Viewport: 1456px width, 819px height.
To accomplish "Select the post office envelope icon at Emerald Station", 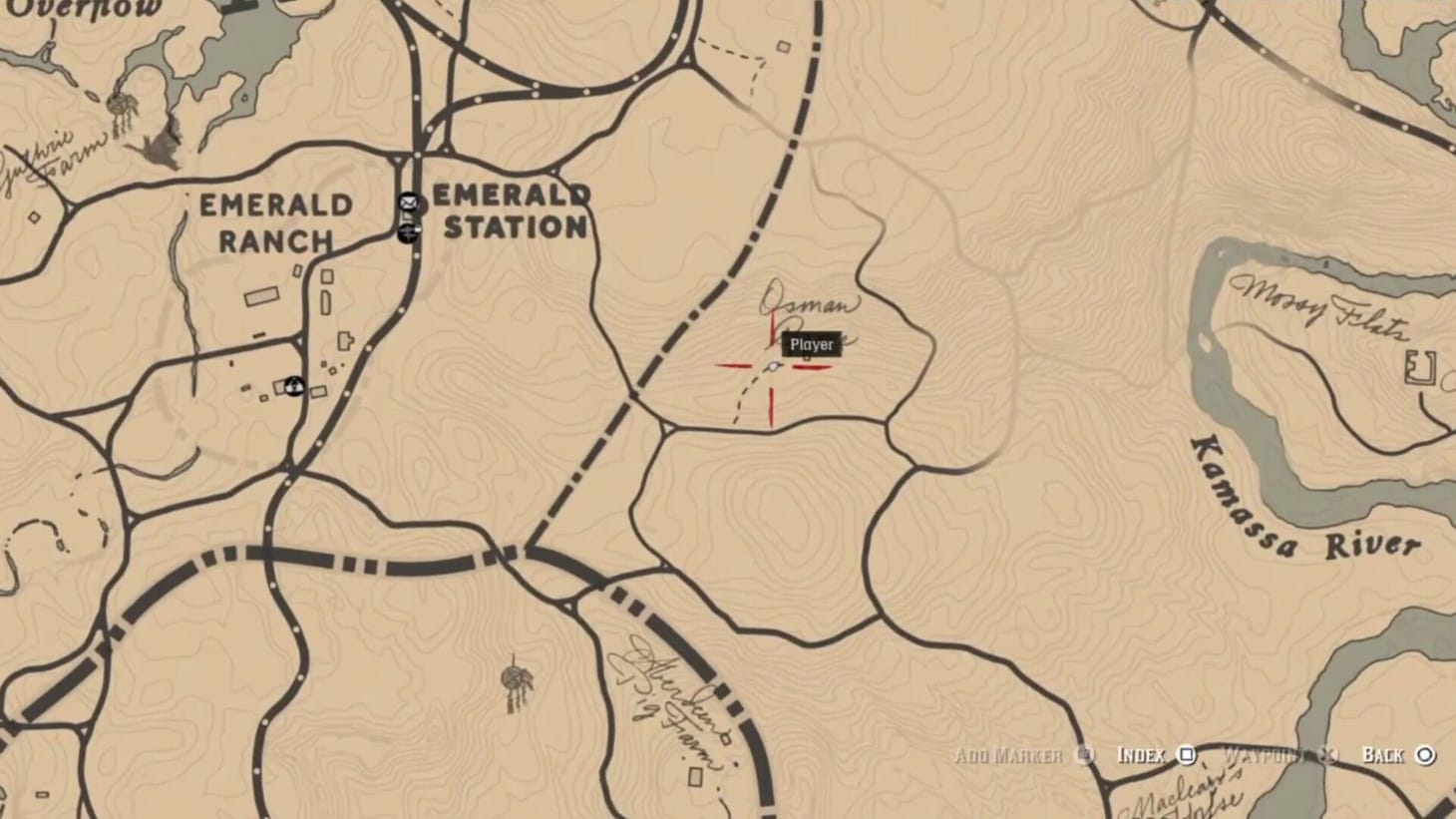I will (x=407, y=203).
